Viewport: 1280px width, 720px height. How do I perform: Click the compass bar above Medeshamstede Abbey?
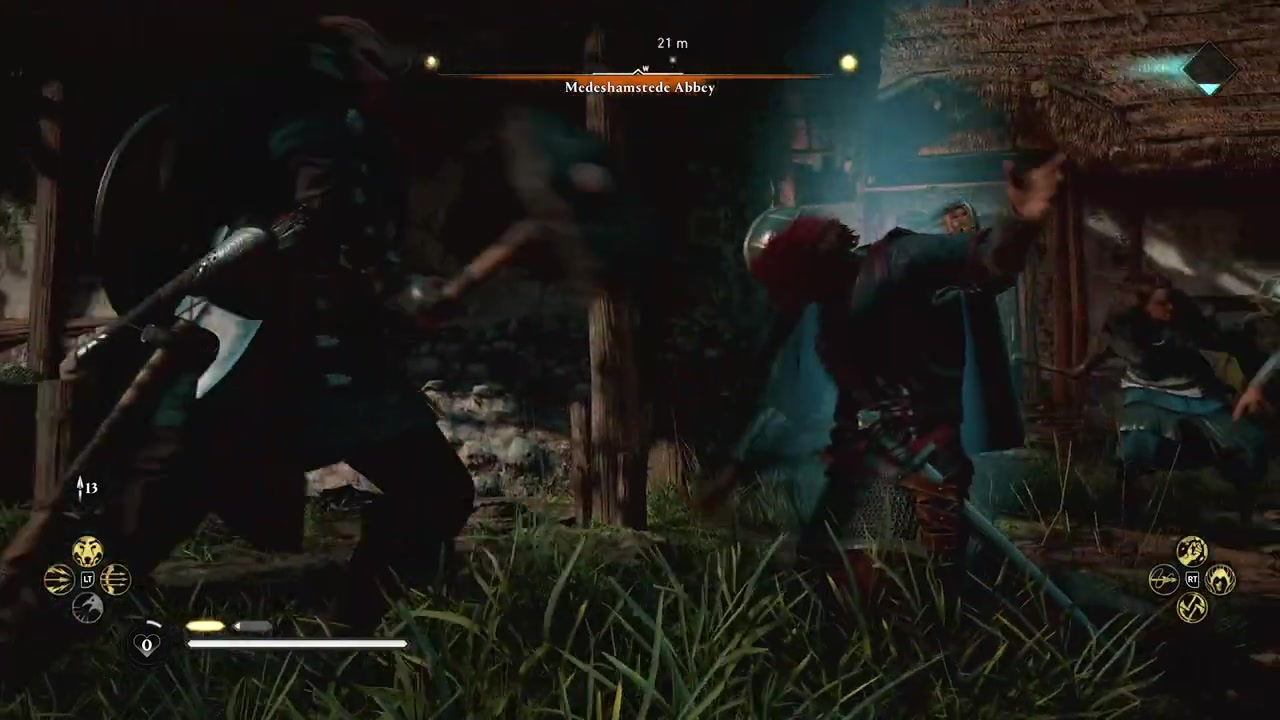click(x=638, y=74)
